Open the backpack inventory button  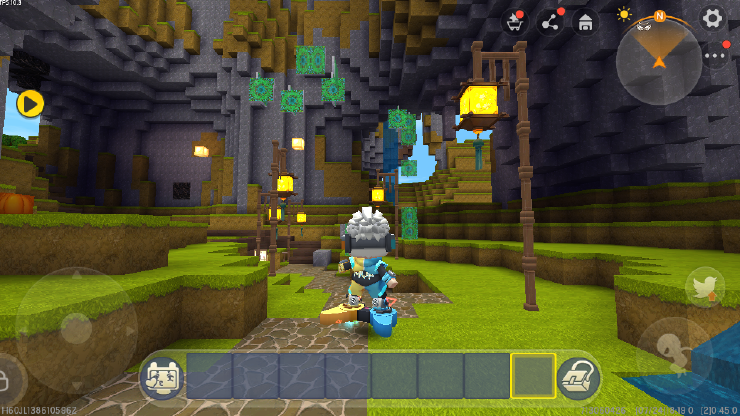(577, 377)
